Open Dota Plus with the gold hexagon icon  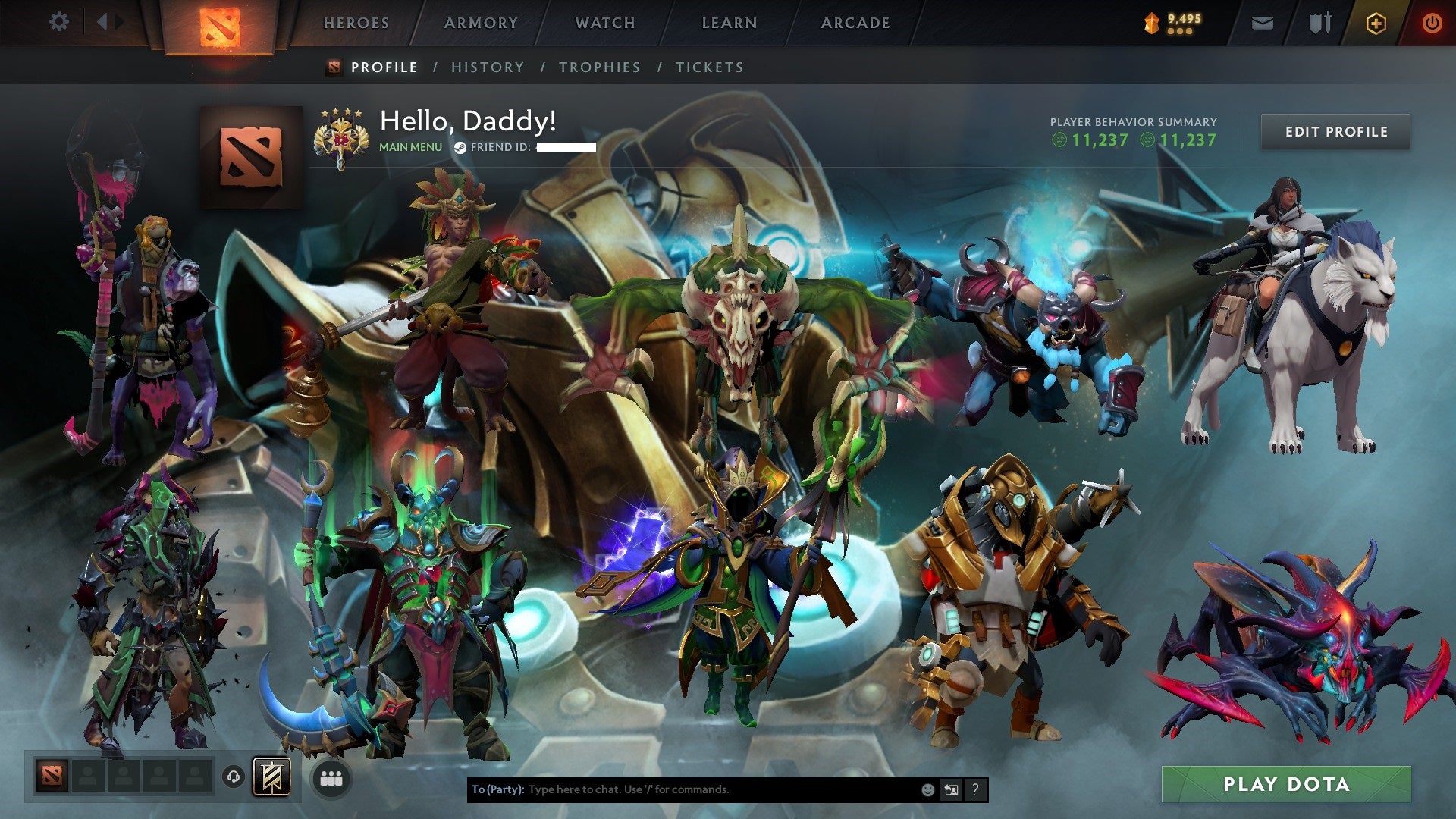click(x=1378, y=22)
